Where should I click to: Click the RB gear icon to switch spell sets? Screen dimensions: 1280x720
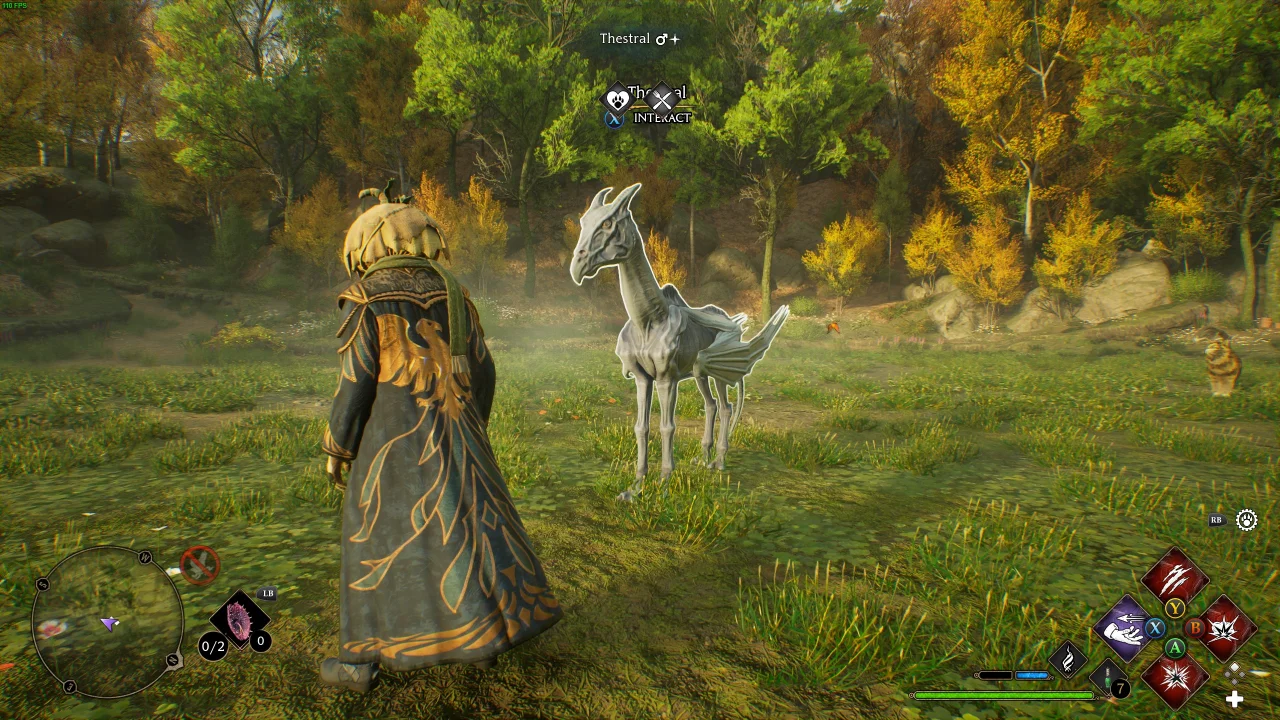(1245, 520)
